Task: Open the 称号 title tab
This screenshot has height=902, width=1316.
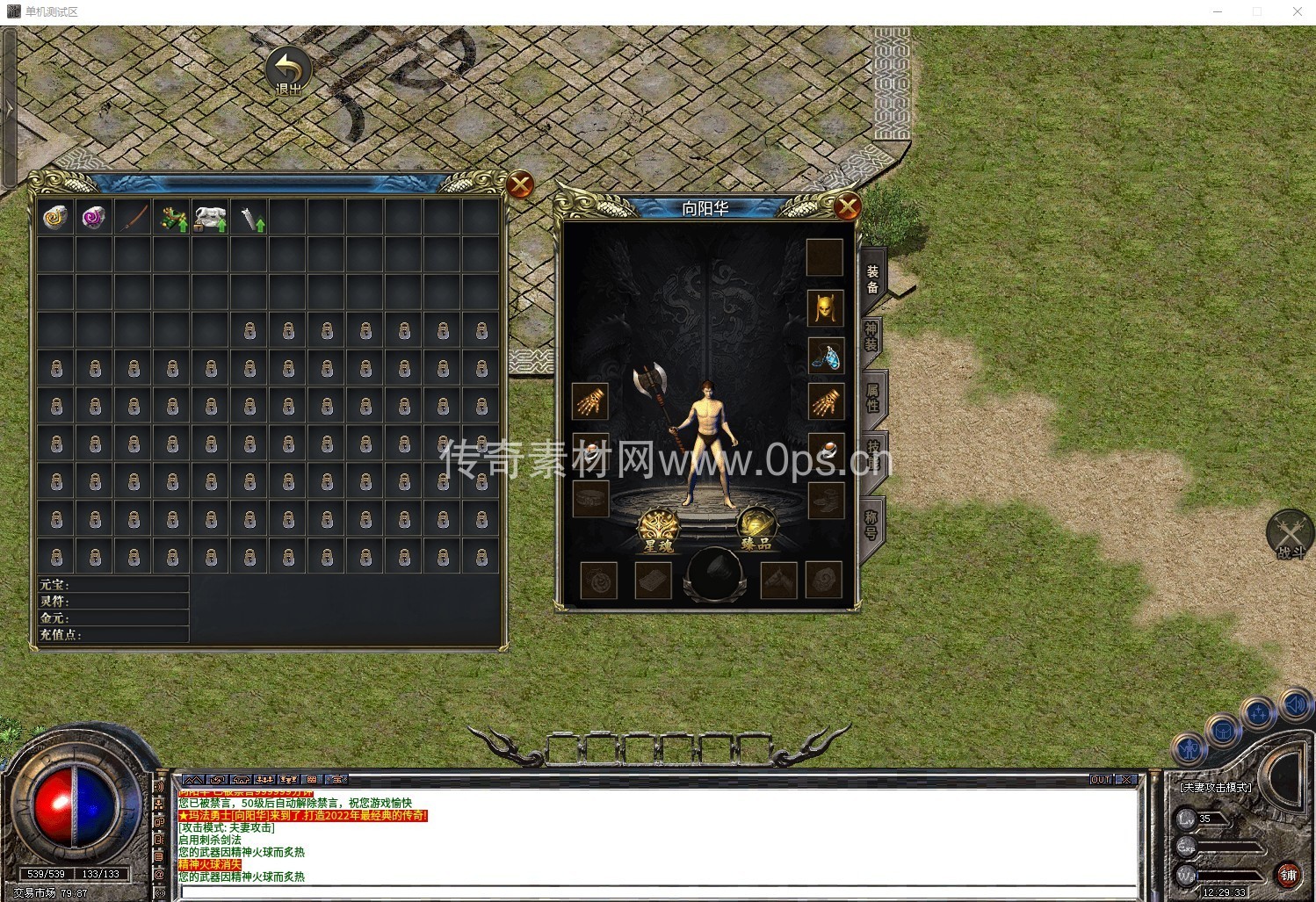Action: point(871,524)
